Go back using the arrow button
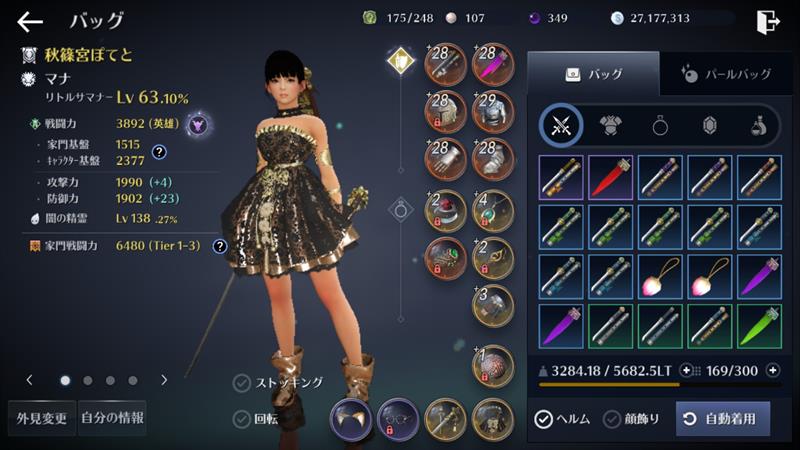 (30, 21)
